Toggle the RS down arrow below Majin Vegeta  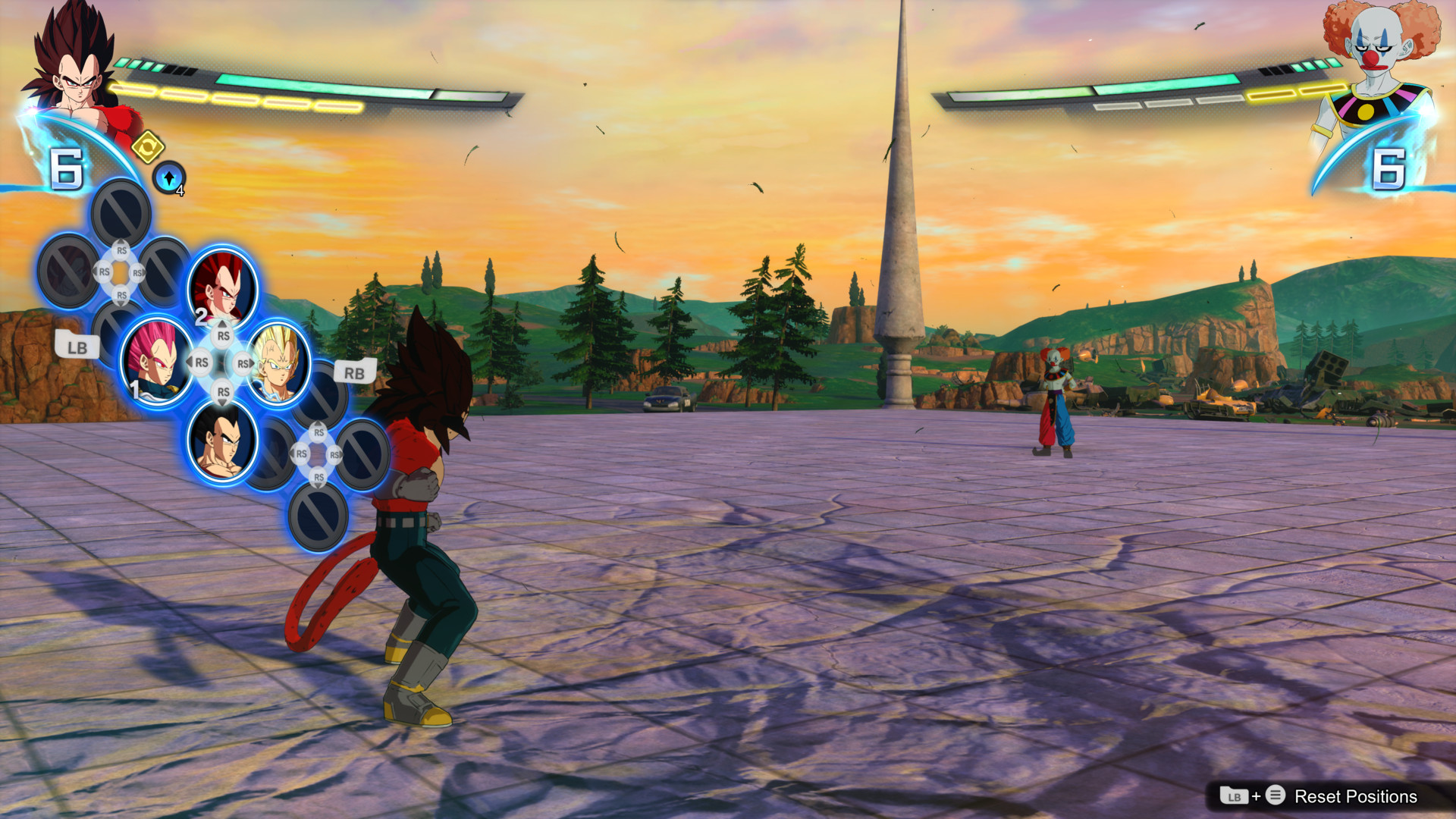(x=222, y=393)
